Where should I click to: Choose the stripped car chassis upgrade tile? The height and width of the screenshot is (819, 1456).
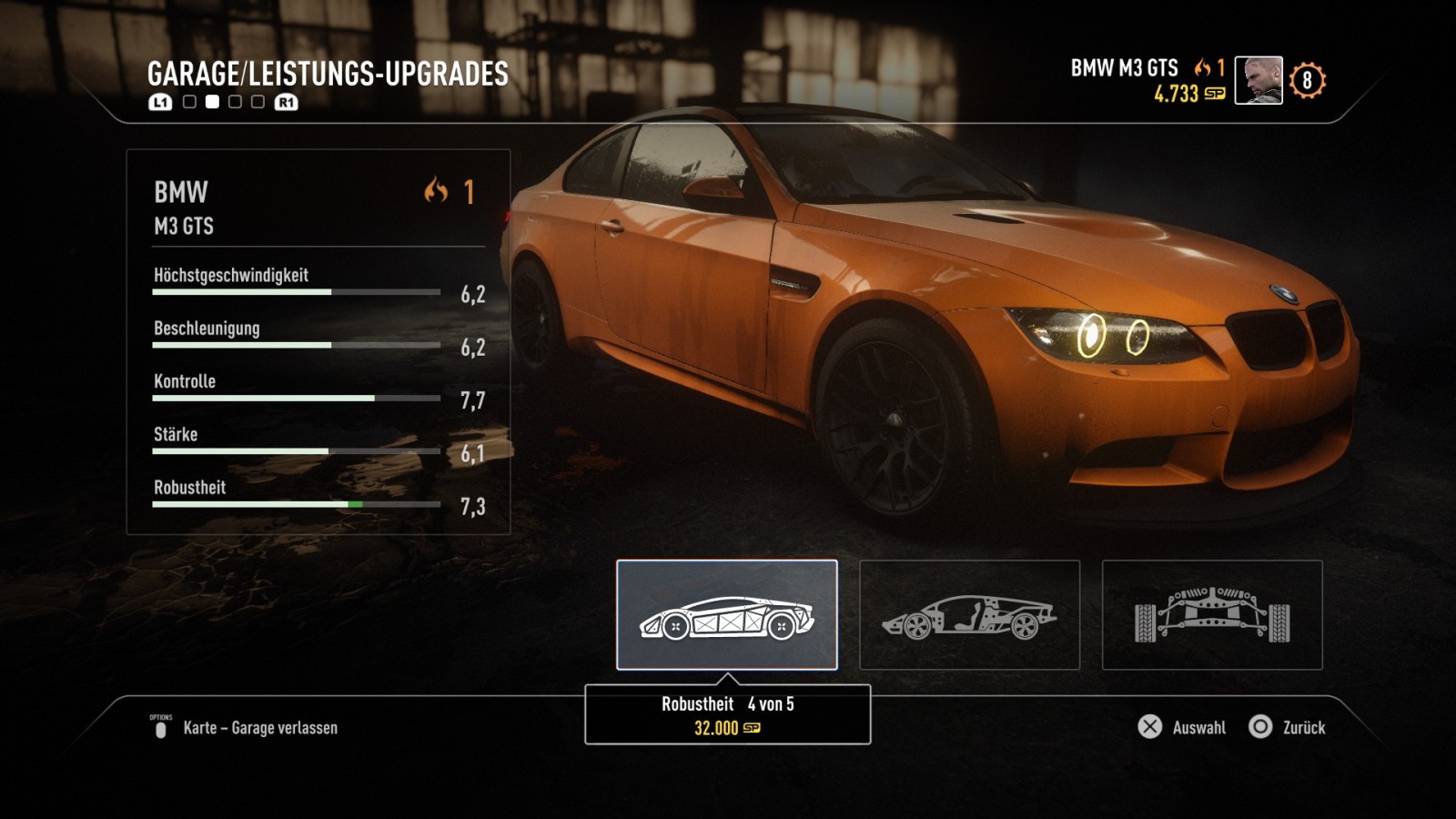[x=969, y=615]
